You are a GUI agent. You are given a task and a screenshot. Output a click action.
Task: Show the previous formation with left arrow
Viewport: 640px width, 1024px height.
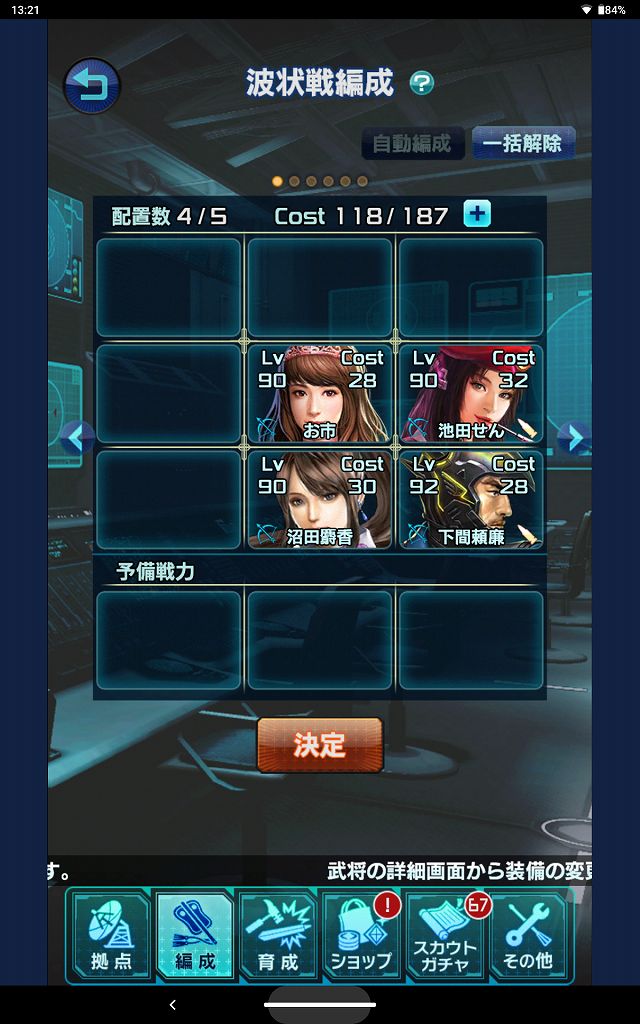click(x=76, y=438)
